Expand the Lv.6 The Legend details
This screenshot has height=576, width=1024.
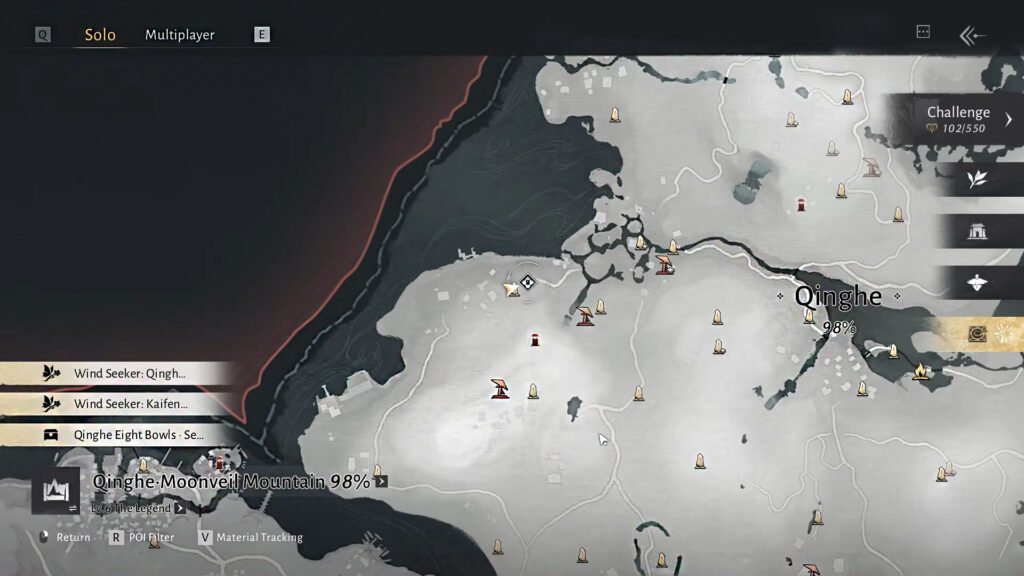tap(180, 508)
